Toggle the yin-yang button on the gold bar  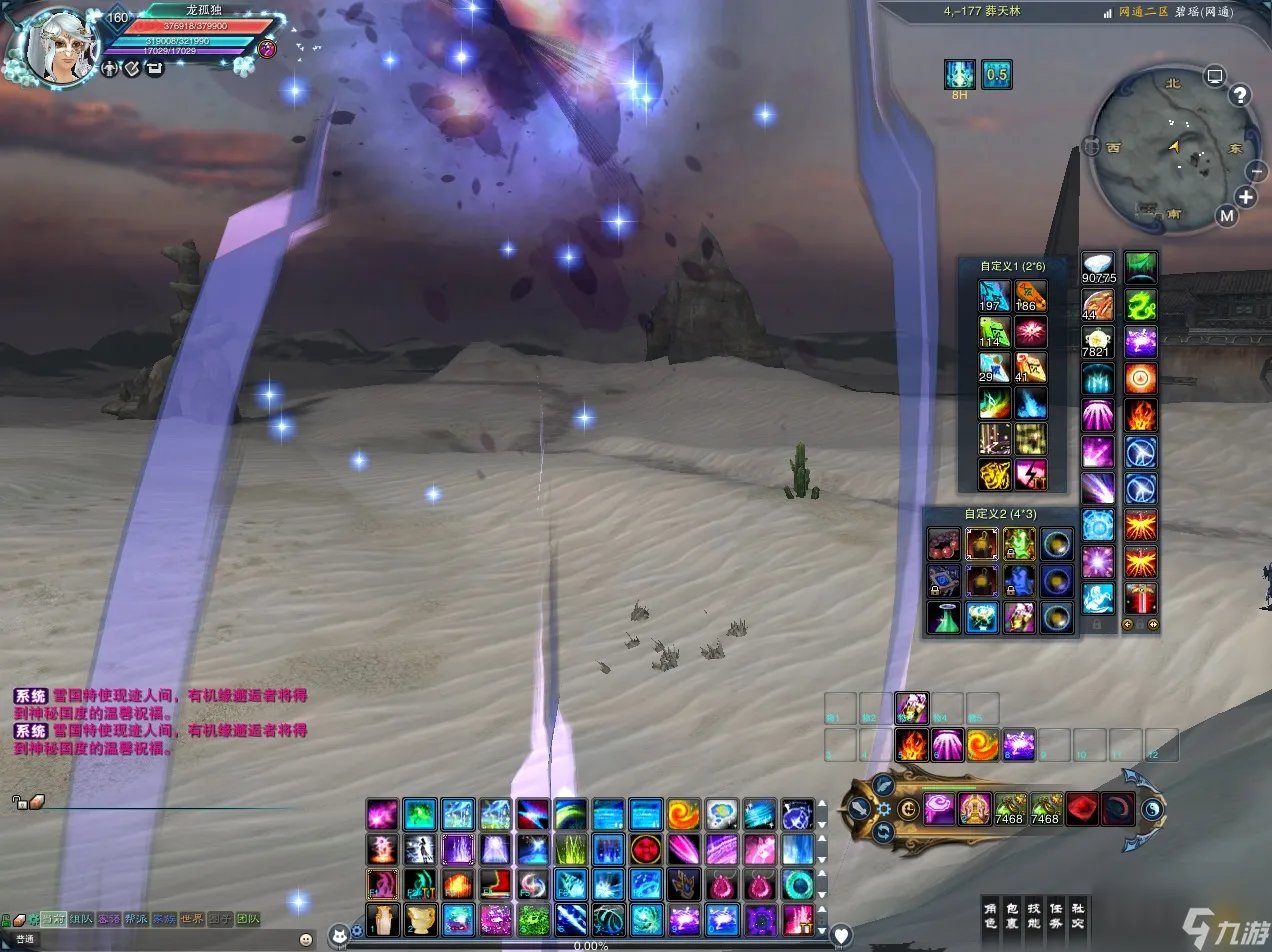pyautogui.click(x=1152, y=809)
